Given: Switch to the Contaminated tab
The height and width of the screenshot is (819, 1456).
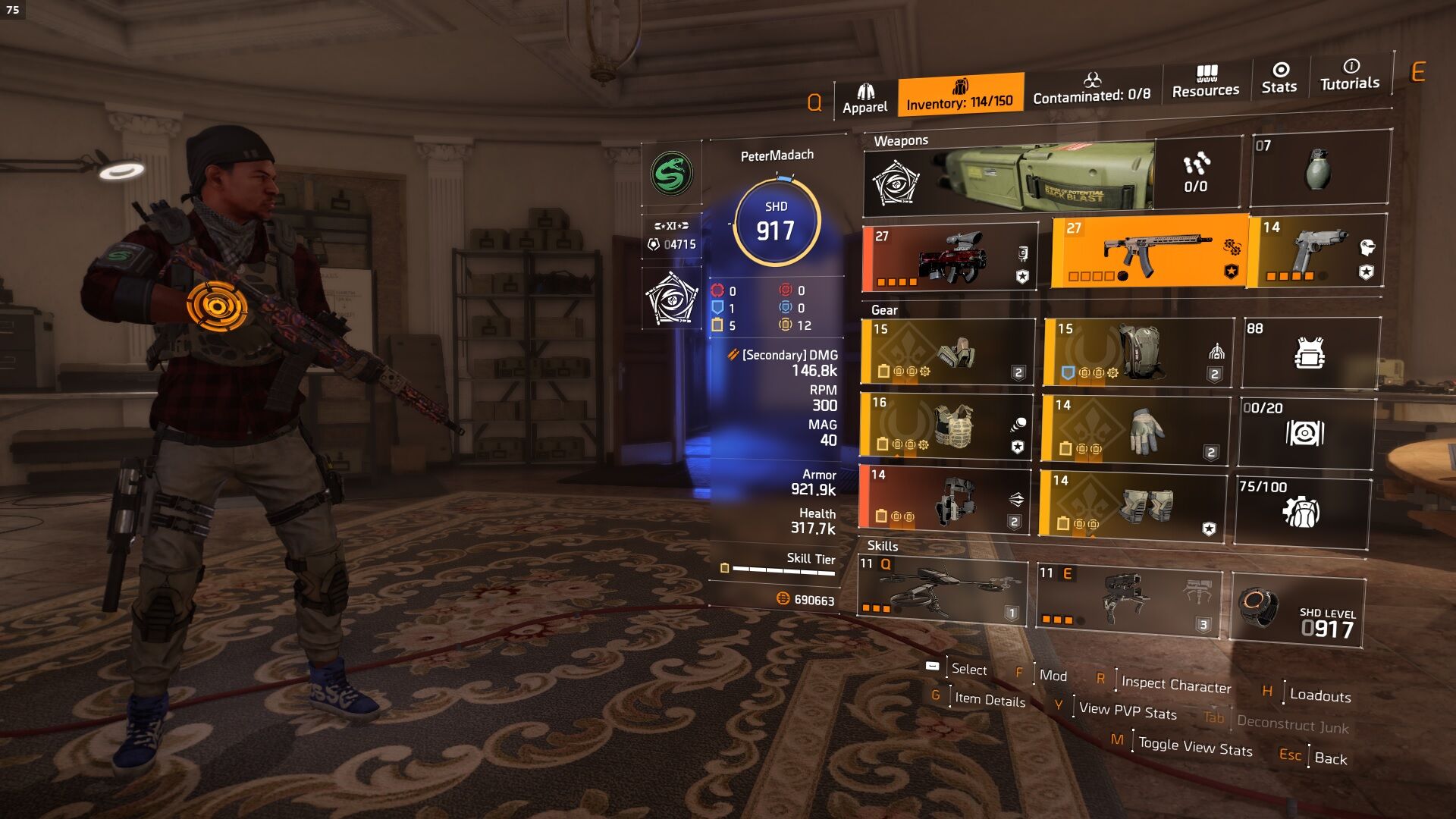Looking at the screenshot, I should [1091, 89].
